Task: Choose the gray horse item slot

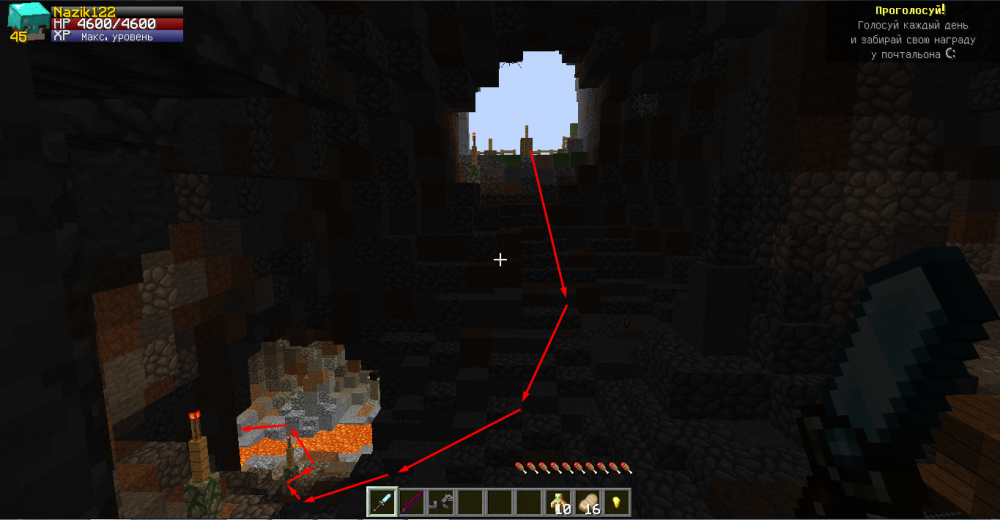Action: [440, 502]
